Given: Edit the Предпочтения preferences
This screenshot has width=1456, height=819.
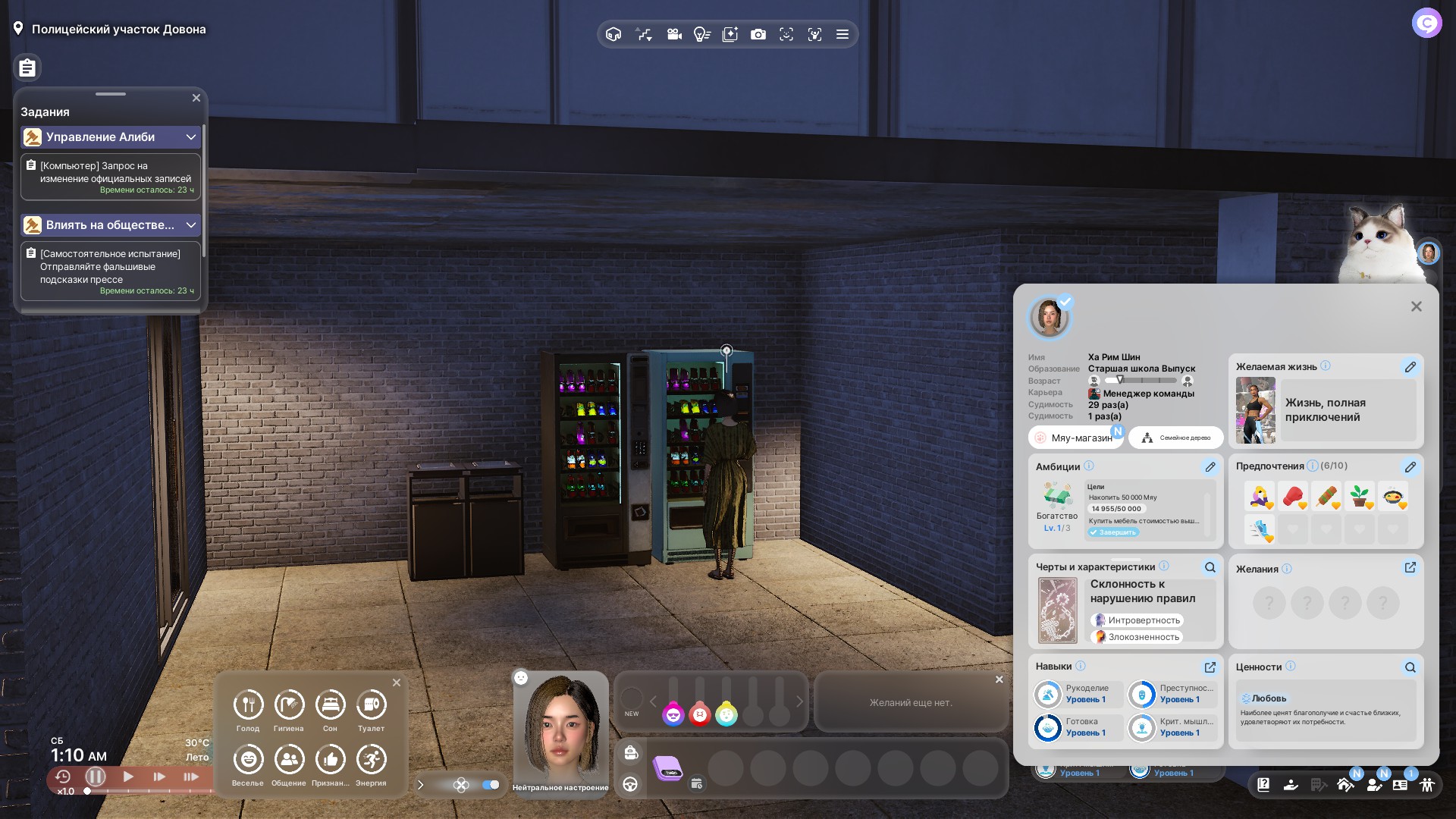Looking at the screenshot, I should [1410, 467].
